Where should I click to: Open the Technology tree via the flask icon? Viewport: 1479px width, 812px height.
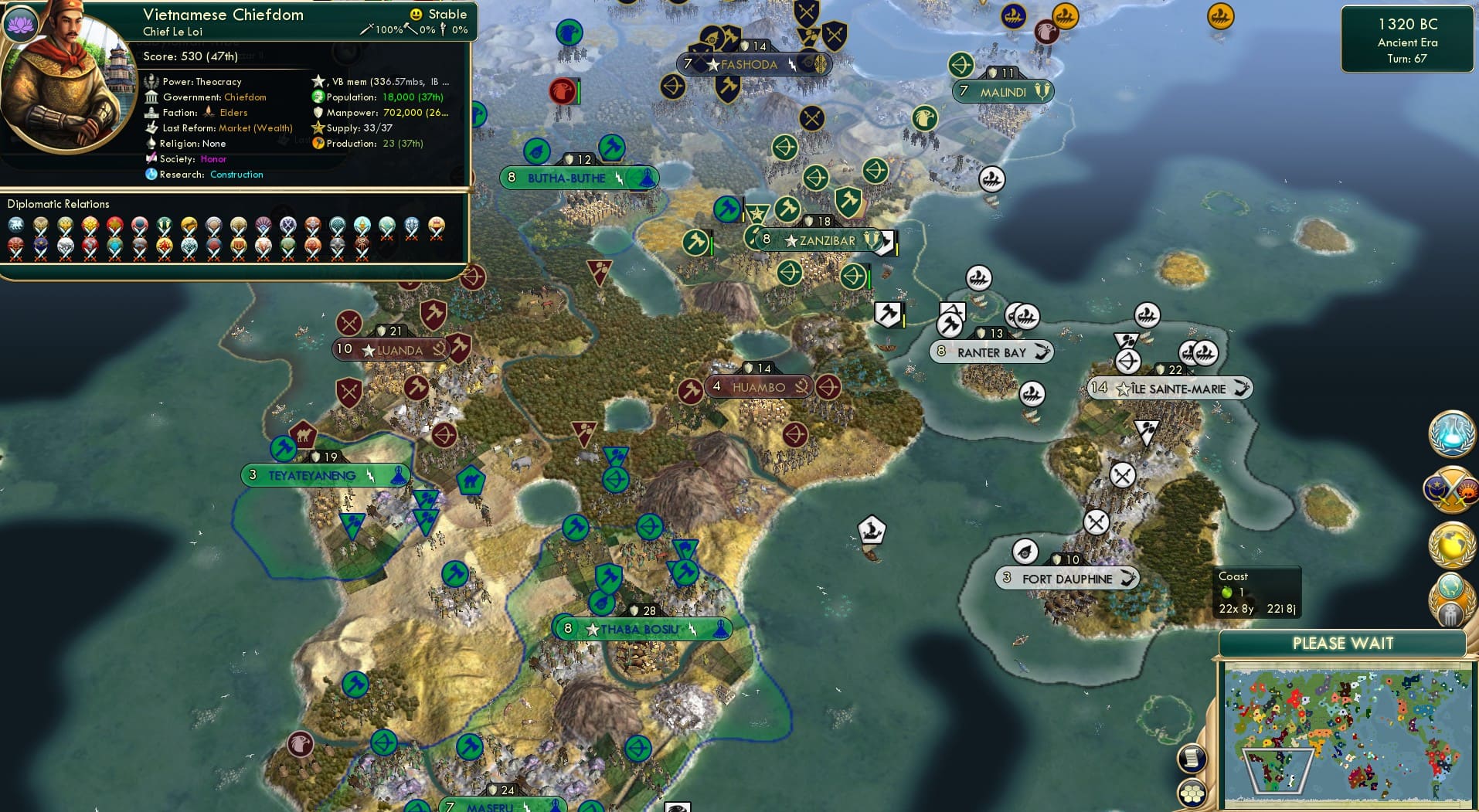[1450, 433]
